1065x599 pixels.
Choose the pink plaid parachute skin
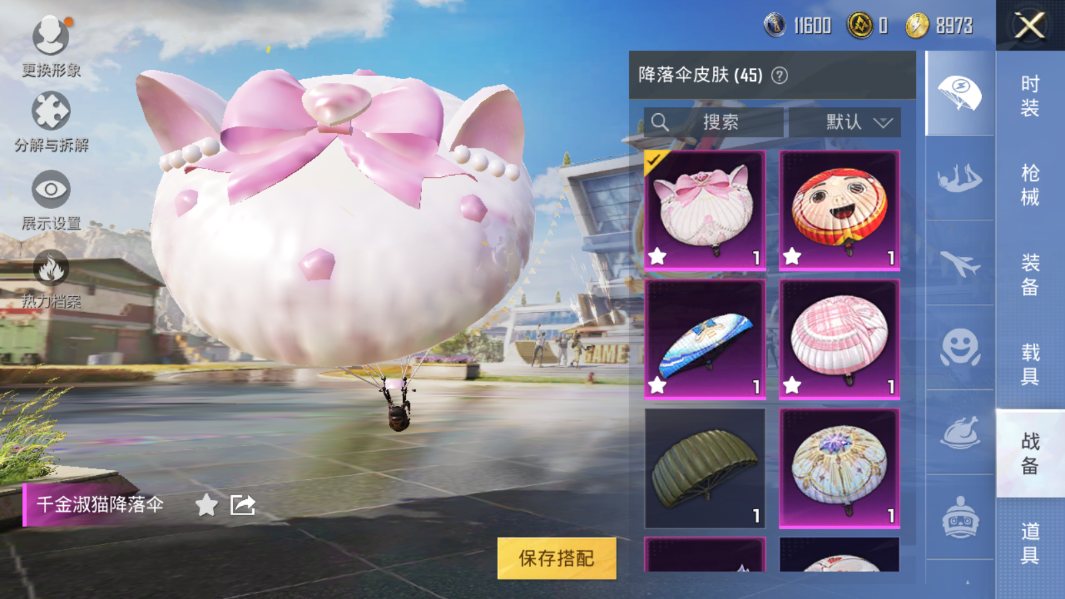[839, 339]
